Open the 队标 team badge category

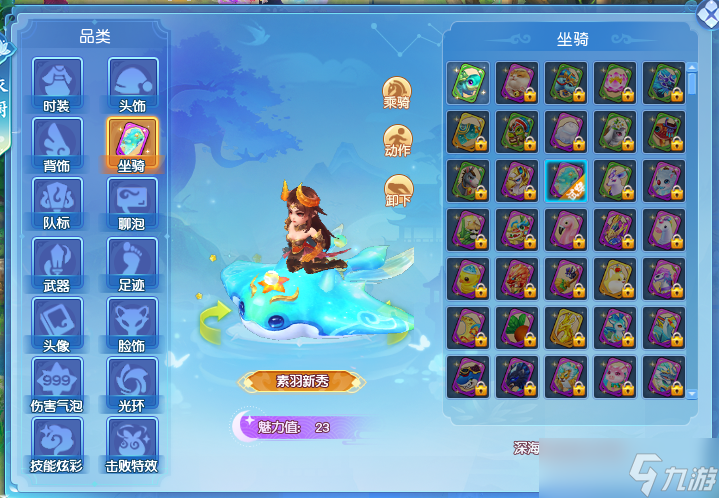(x=56, y=202)
